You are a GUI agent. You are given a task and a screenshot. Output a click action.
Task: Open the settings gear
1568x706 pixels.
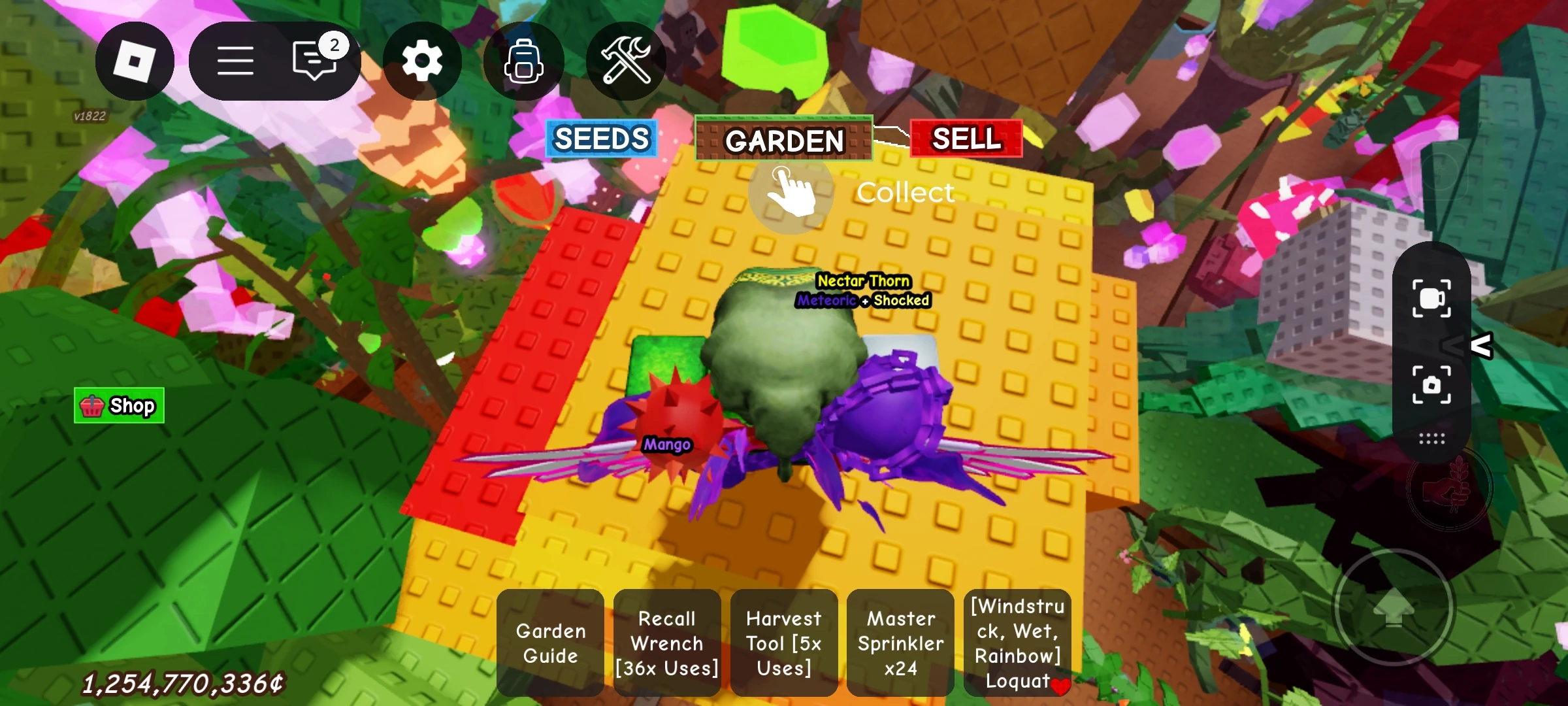(422, 61)
